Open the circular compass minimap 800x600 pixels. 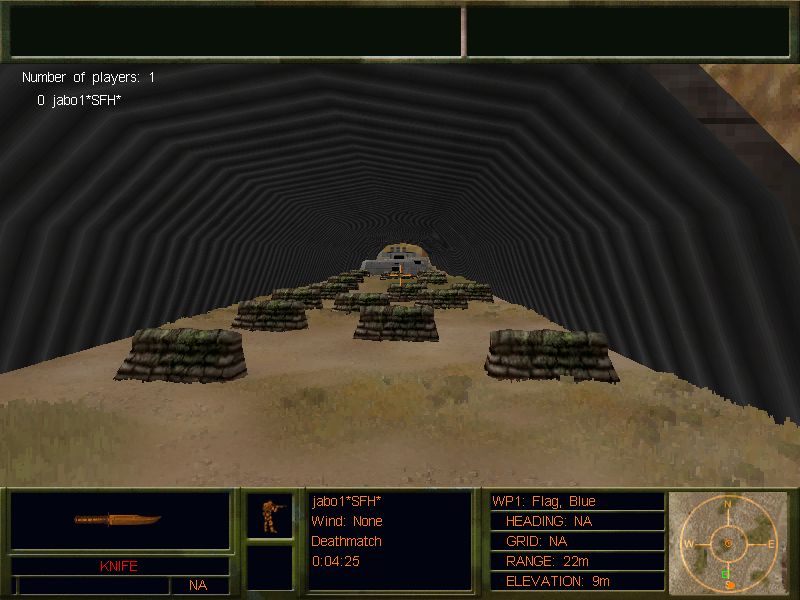tap(728, 542)
